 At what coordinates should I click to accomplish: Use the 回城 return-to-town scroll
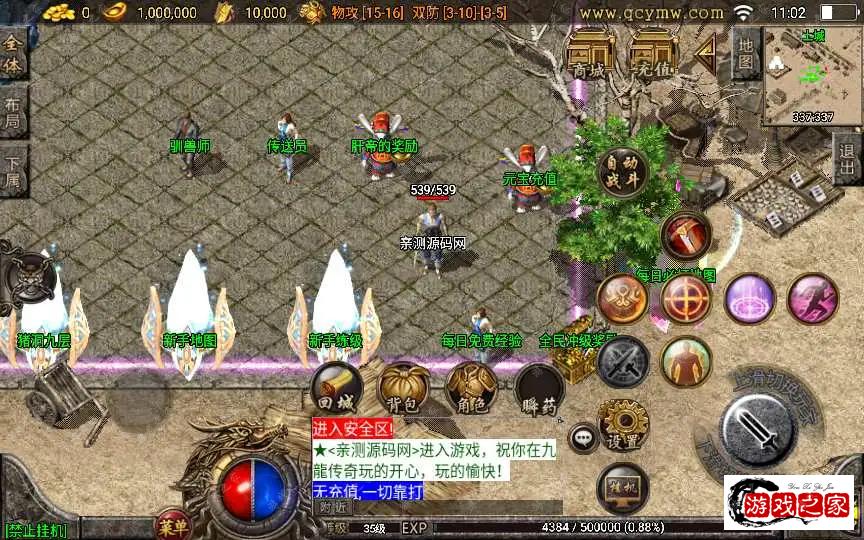pyautogui.click(x=336, y=388)
